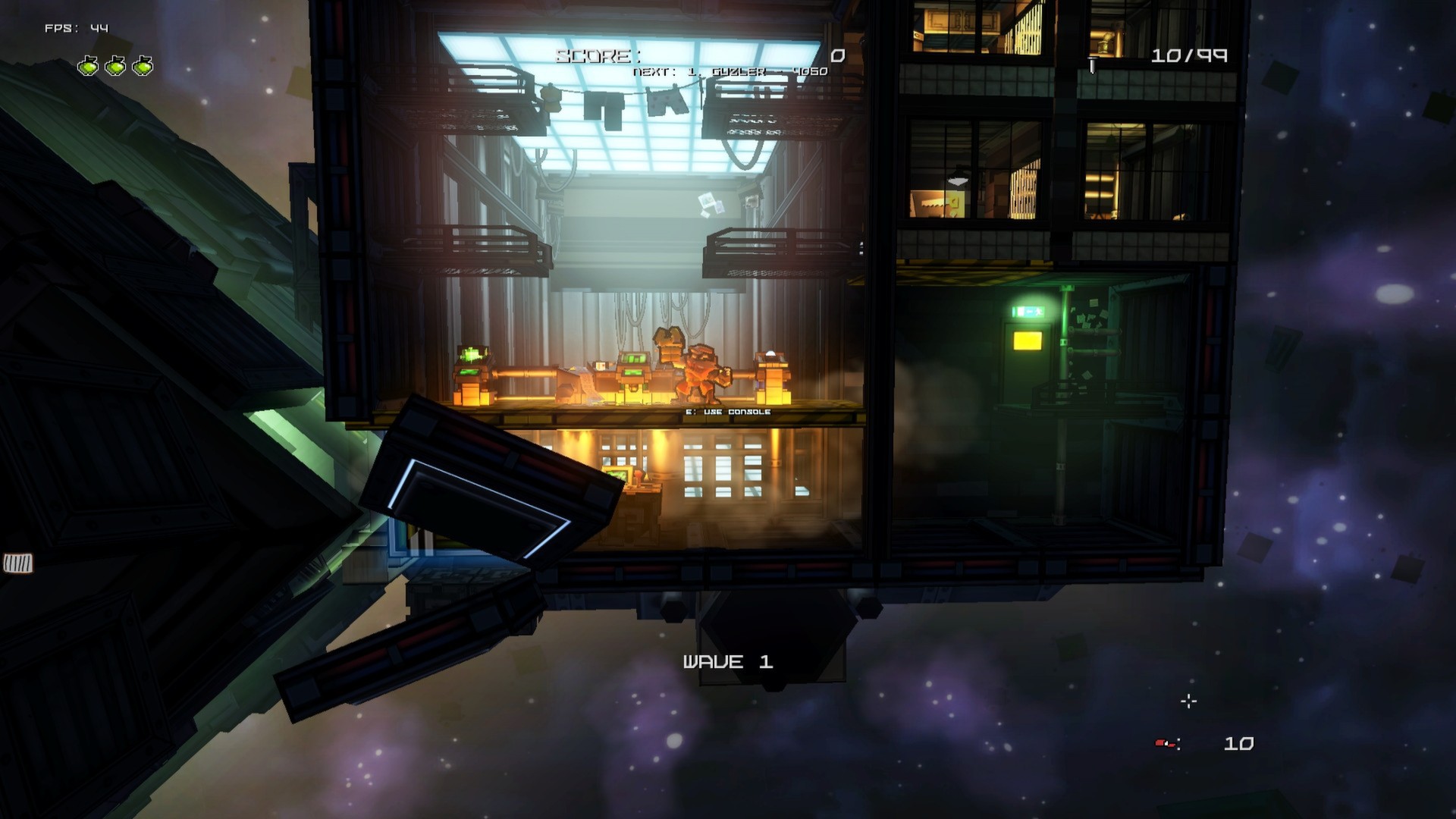
Task: Click the score value 0 at top right of scoreboard
Action: pyautogui.click(x=838, y=55)
